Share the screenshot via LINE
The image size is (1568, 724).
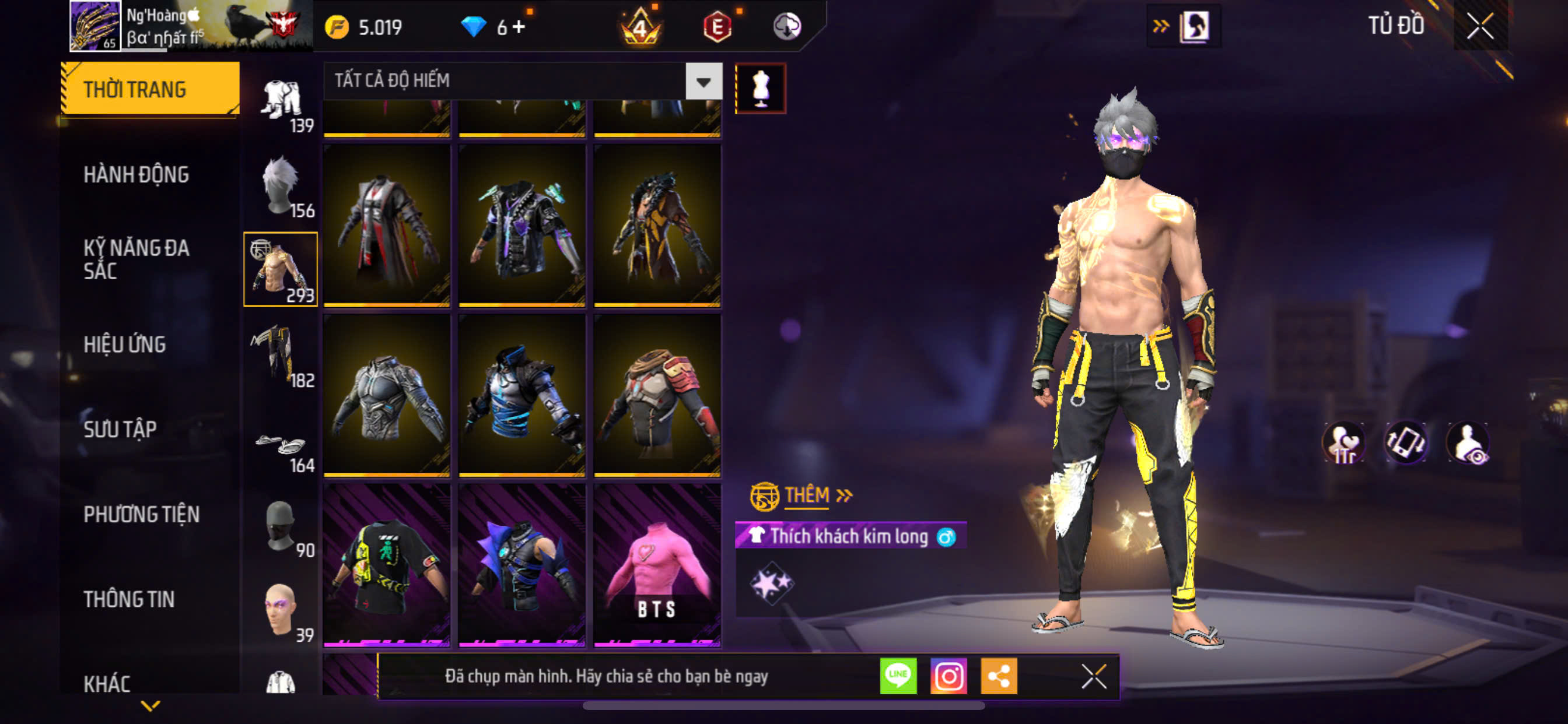pos(898,676)
